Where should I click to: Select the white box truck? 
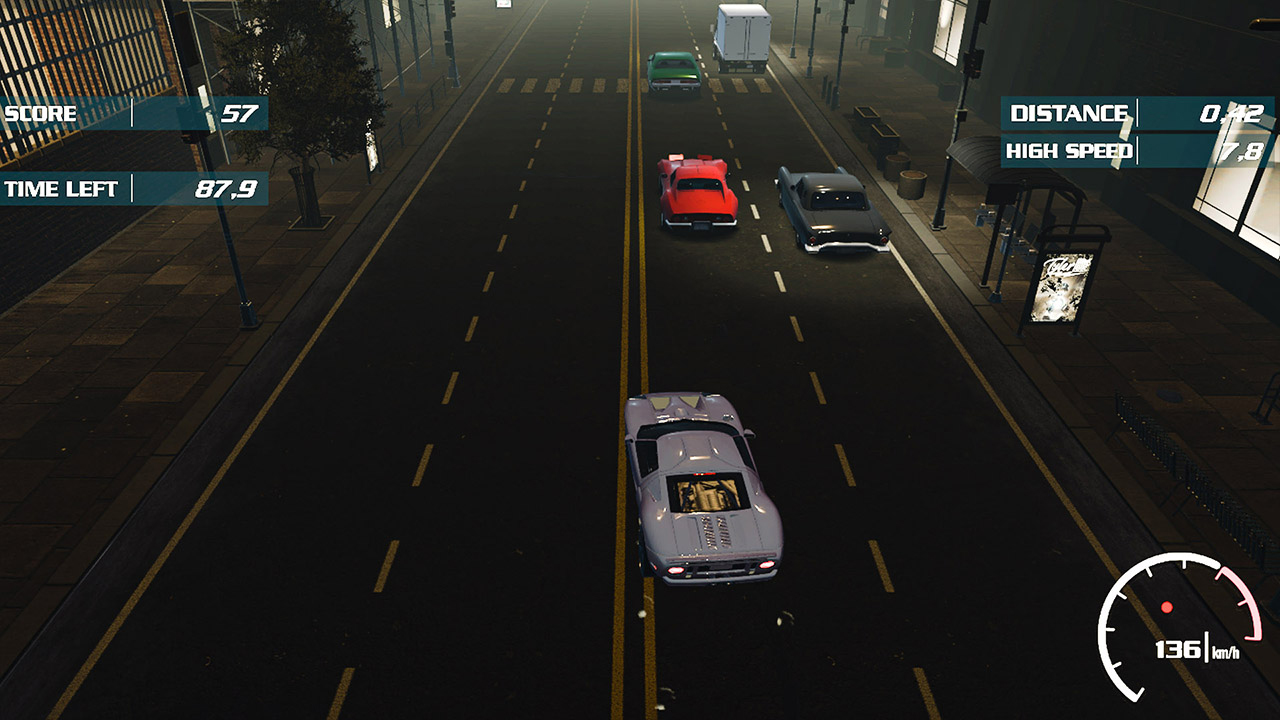coord(740,35)
